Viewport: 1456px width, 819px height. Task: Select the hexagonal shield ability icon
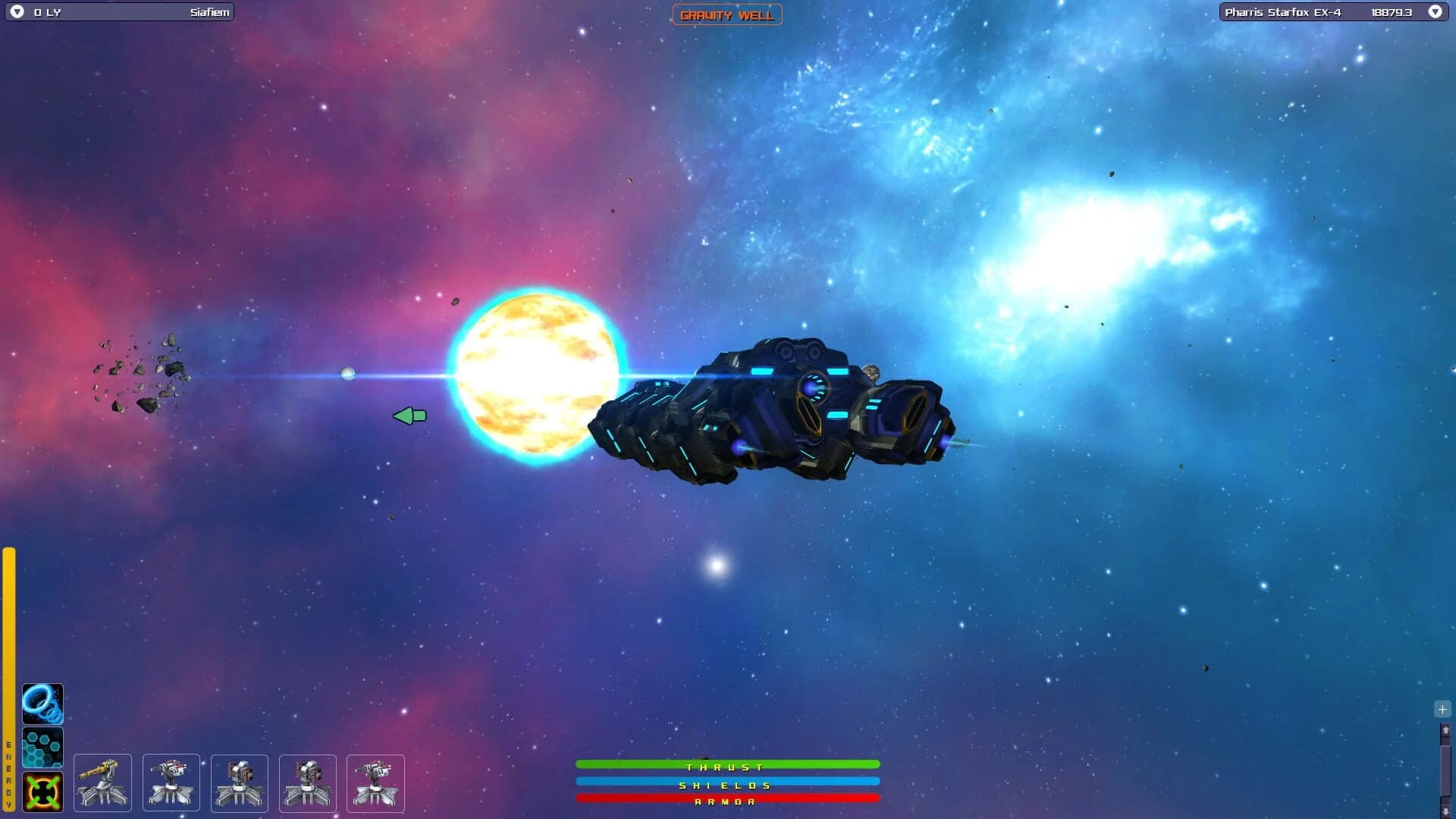click(42, 748)
